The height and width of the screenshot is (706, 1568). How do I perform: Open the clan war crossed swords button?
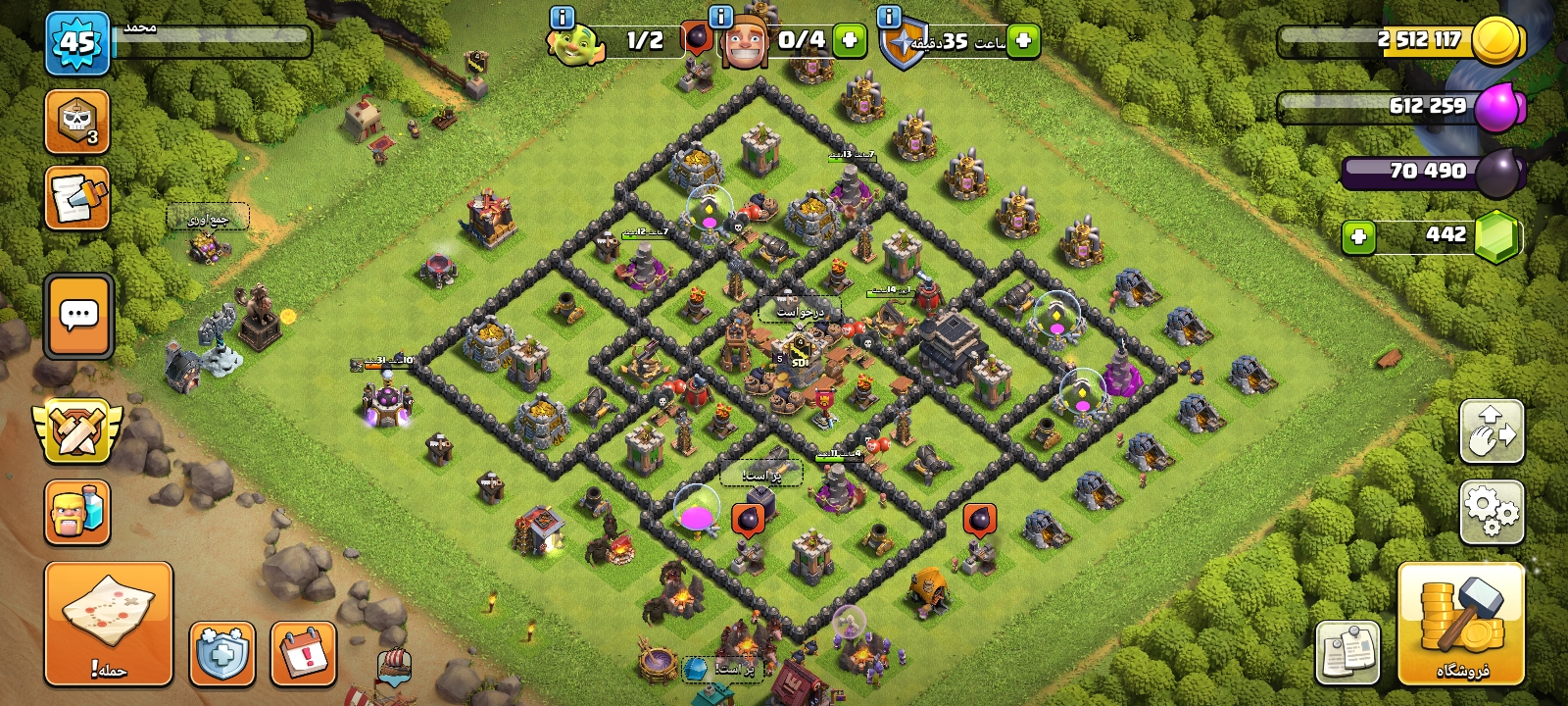77,429
